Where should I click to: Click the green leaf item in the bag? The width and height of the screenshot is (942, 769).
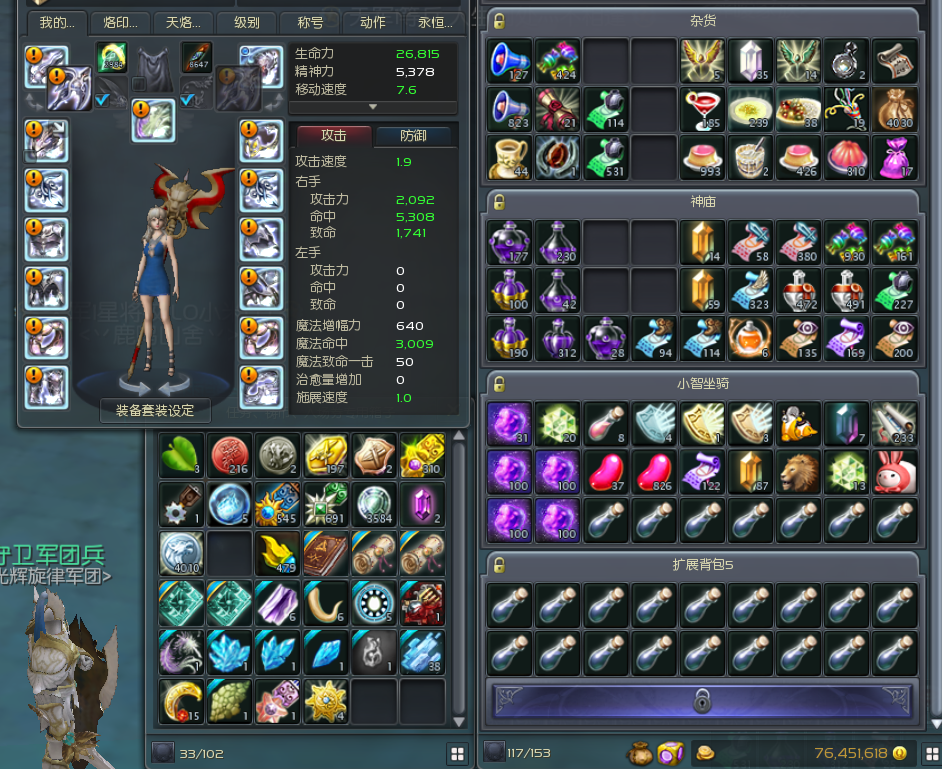point(181,456)
